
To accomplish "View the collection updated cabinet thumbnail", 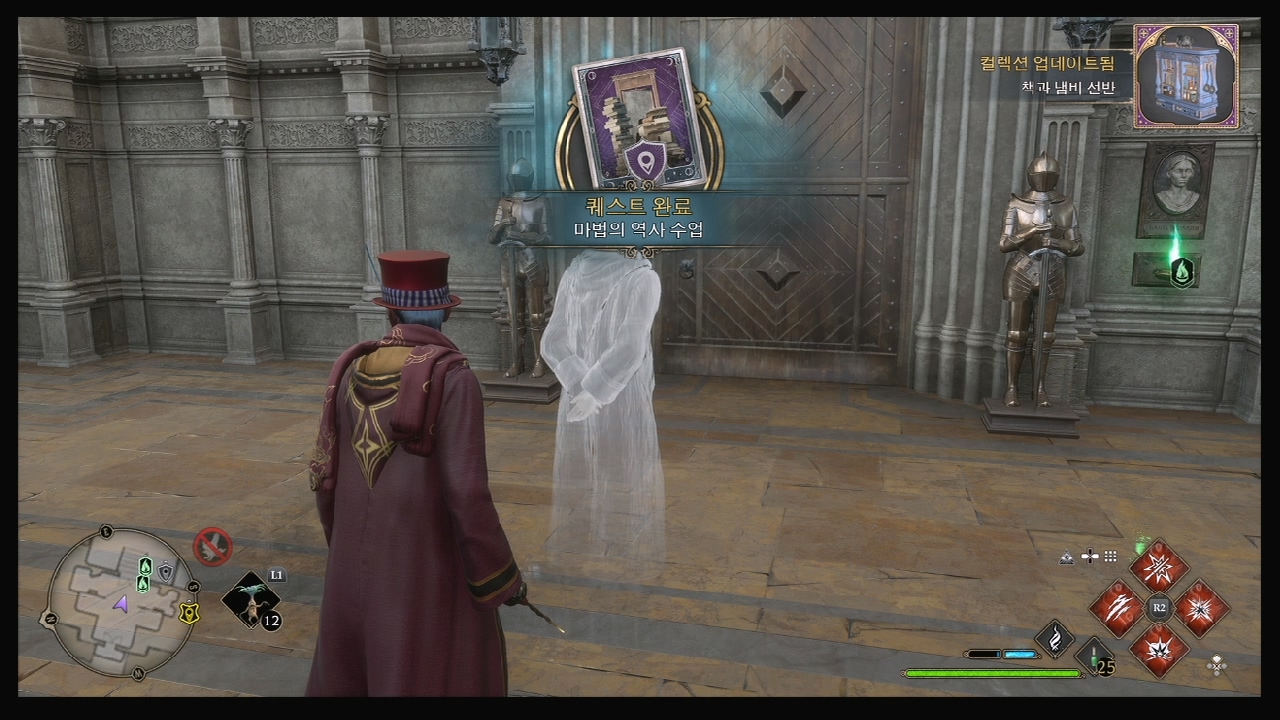I will pos(1186,77).
